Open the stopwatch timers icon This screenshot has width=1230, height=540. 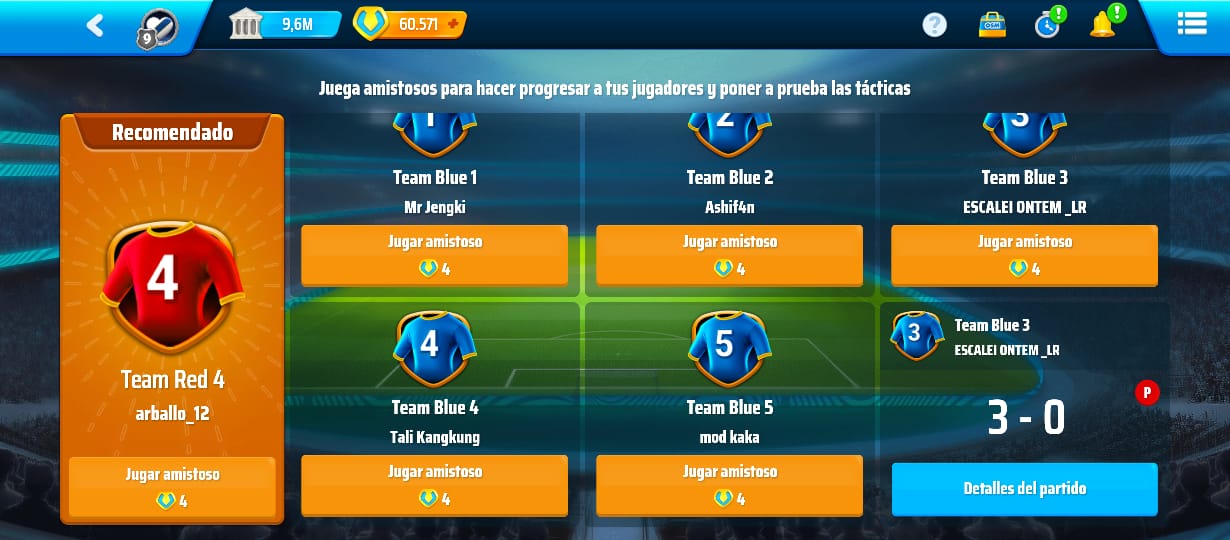pyautogui.click(x=1047, y=24)
